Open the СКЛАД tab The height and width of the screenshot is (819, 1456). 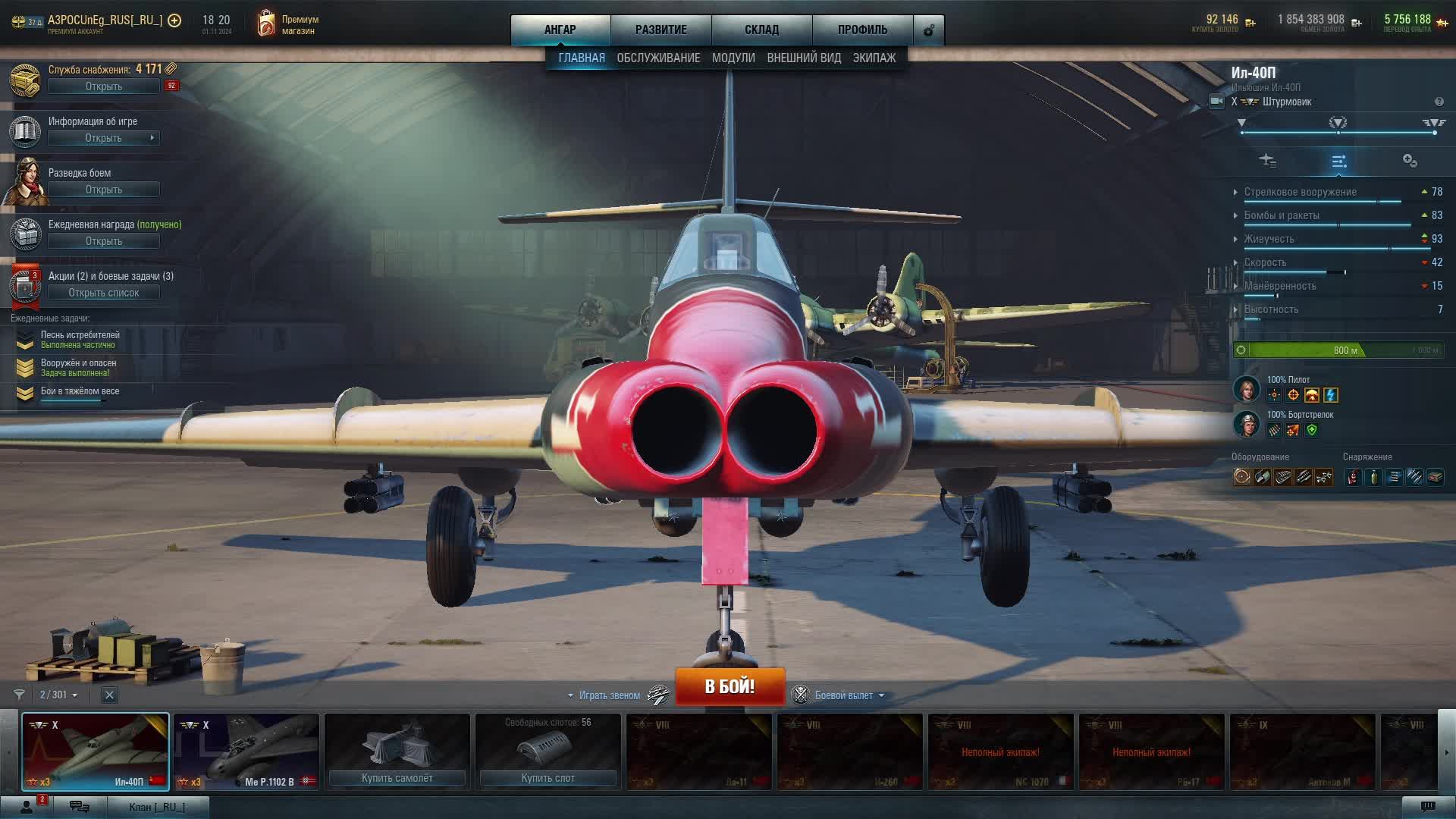761,30
